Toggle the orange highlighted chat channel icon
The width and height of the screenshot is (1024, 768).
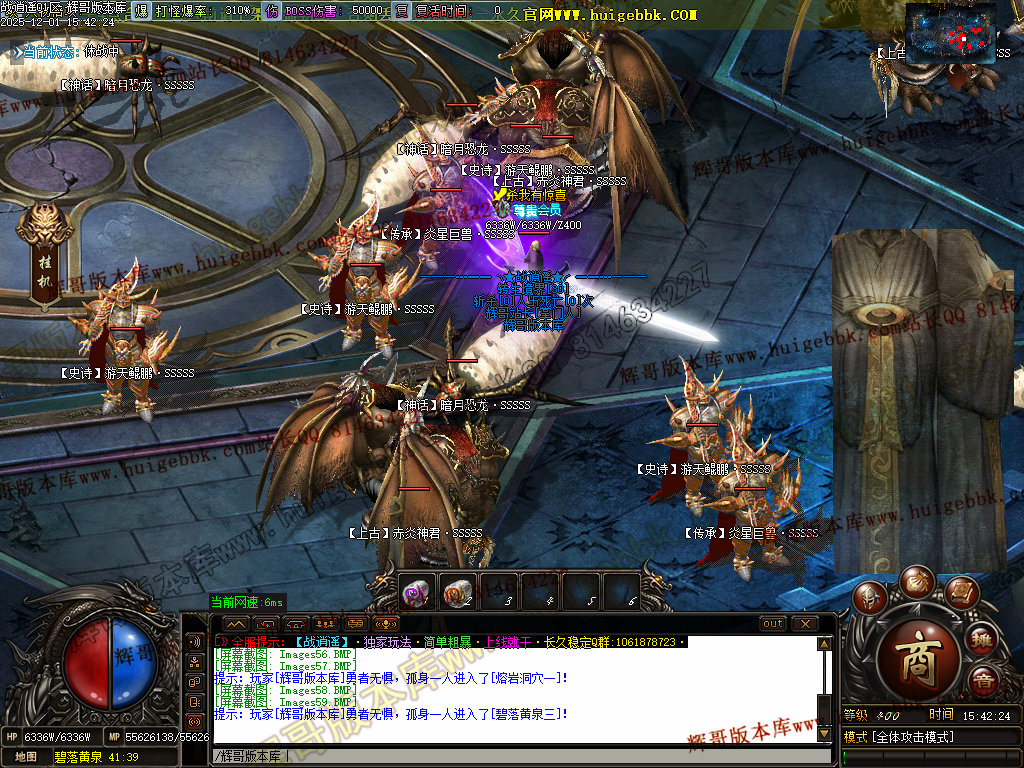194,720
